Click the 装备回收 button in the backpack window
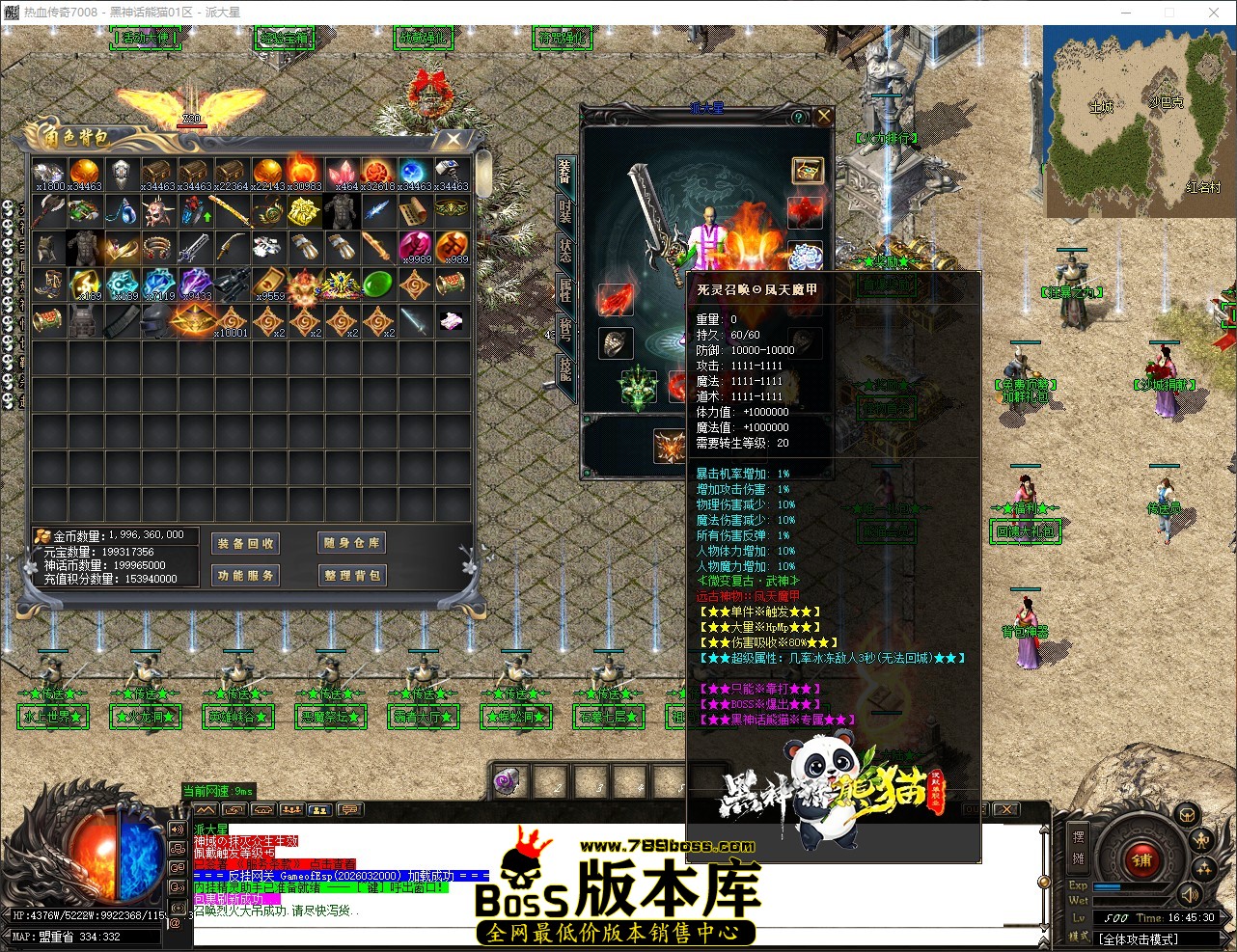The image size is (1237, 952). (x=244, y=543)
